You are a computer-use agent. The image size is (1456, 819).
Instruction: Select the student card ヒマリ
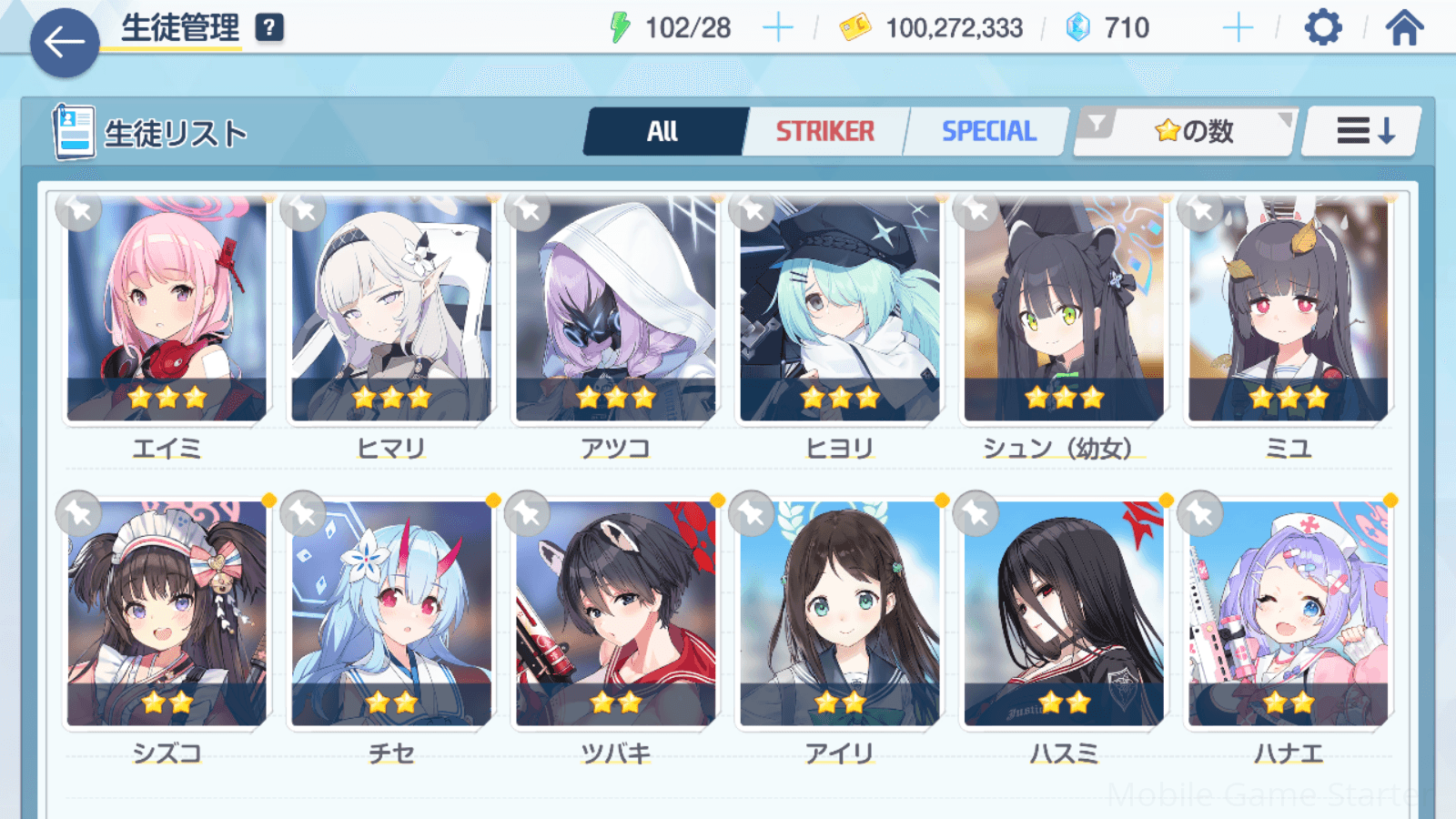pyautogui.click(x=391, y=309)
